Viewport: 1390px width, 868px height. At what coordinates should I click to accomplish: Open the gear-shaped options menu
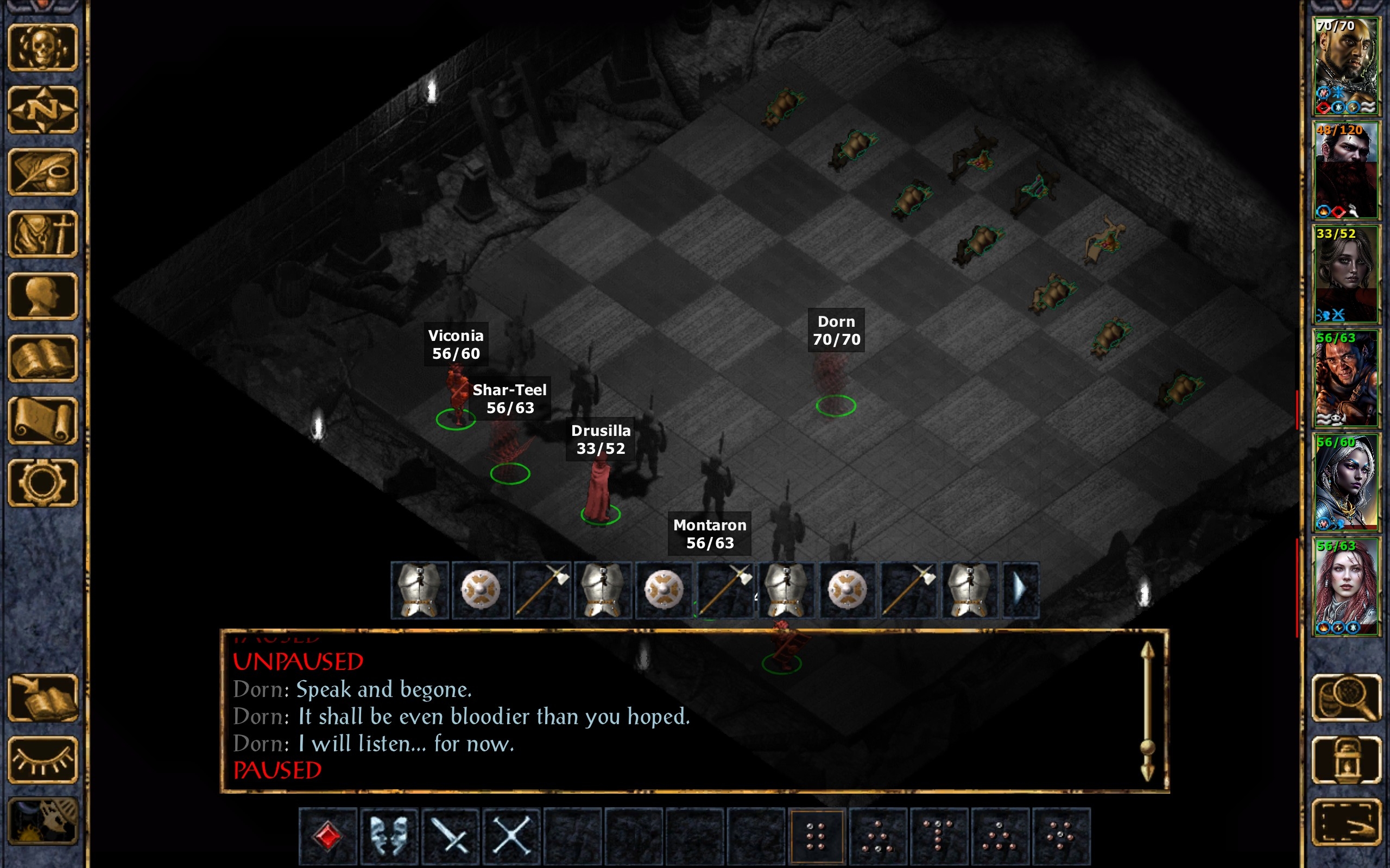(x=42, y=483)
